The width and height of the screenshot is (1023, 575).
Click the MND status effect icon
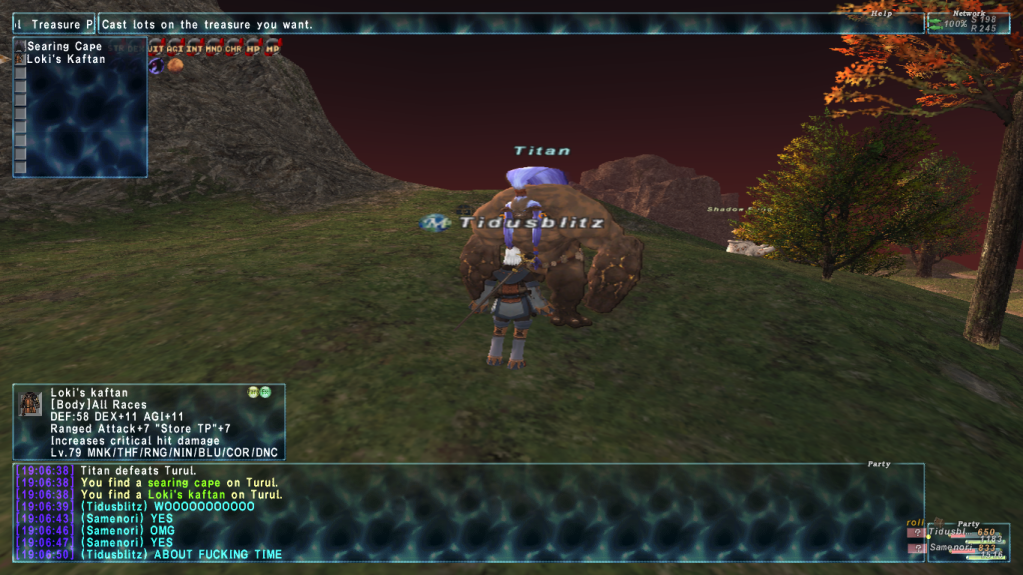point(214,47)
